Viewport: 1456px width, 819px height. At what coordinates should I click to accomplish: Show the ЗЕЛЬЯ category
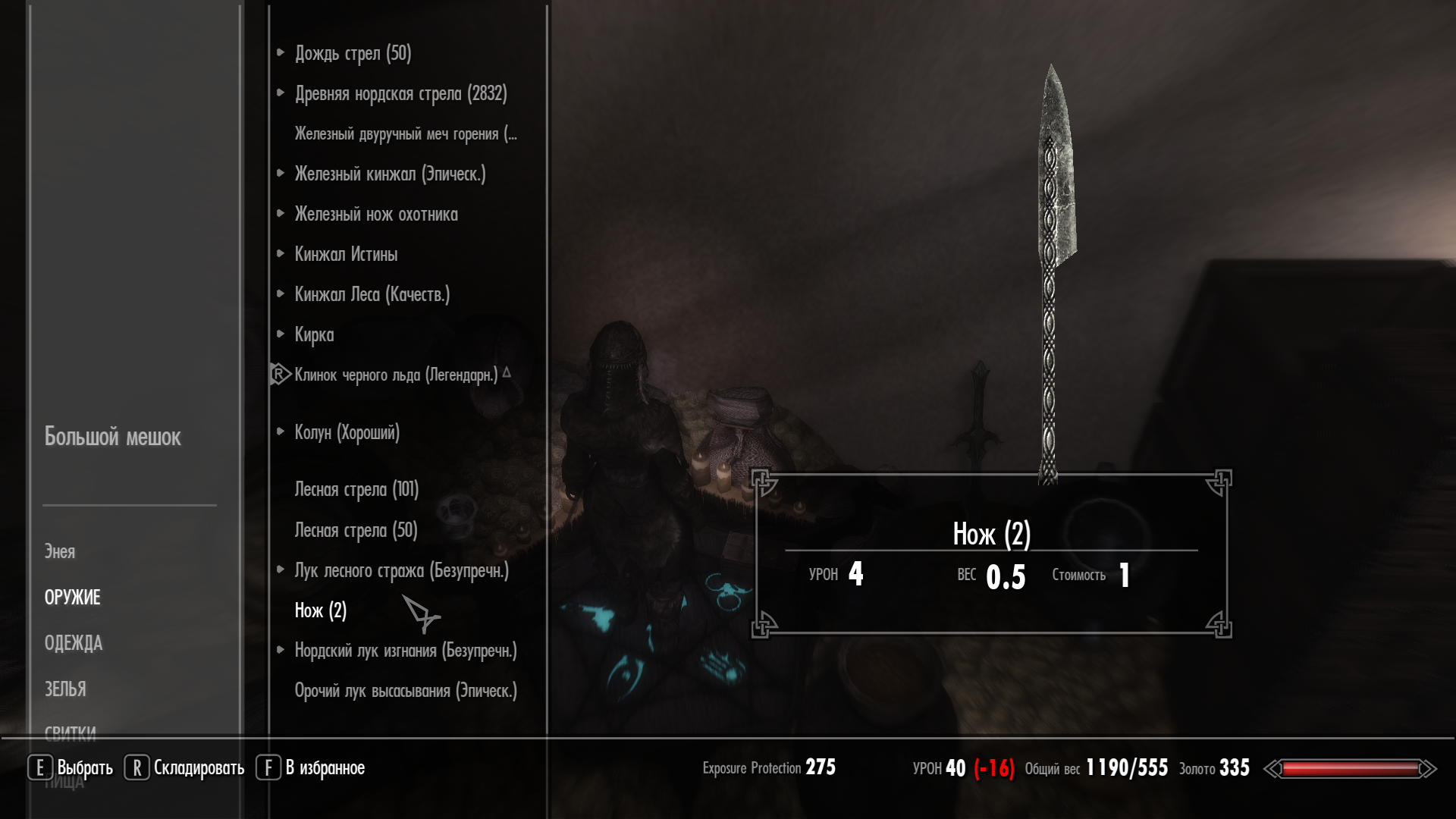[x=65, y=689]
